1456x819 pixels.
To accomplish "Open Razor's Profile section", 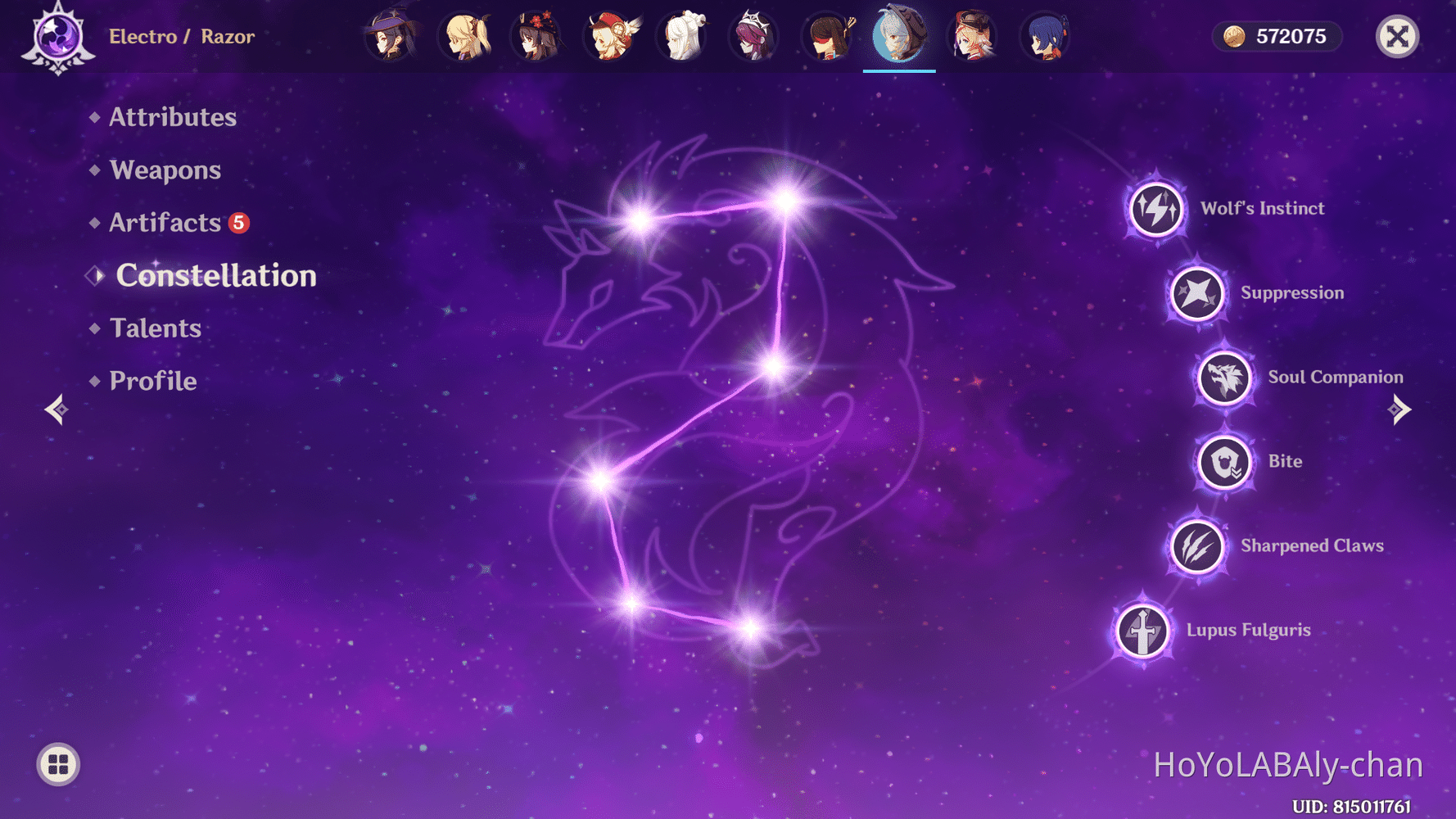I will (x=152, y=380).
